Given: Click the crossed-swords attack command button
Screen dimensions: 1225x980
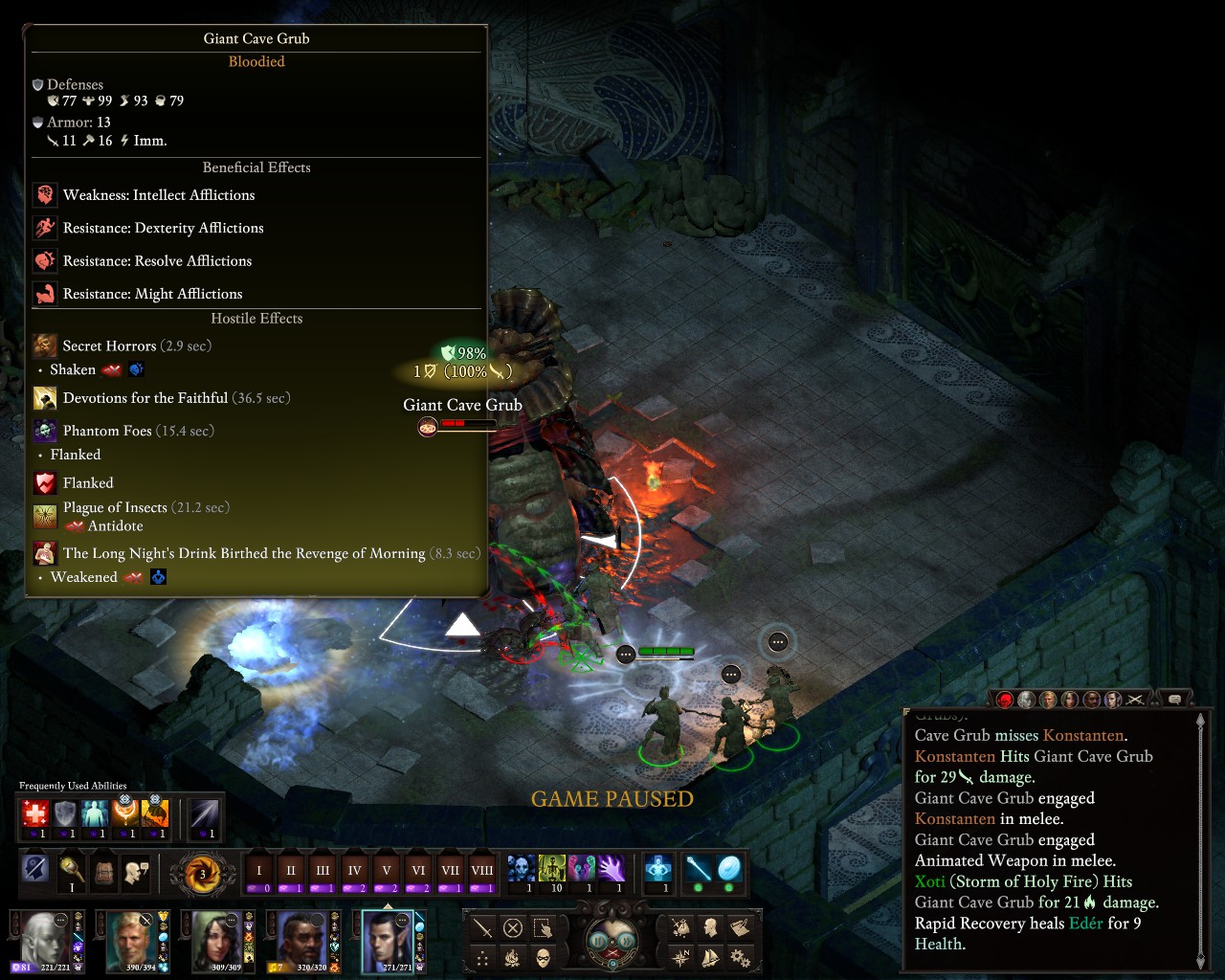Looking at the screenshot, I should point(483,928).
